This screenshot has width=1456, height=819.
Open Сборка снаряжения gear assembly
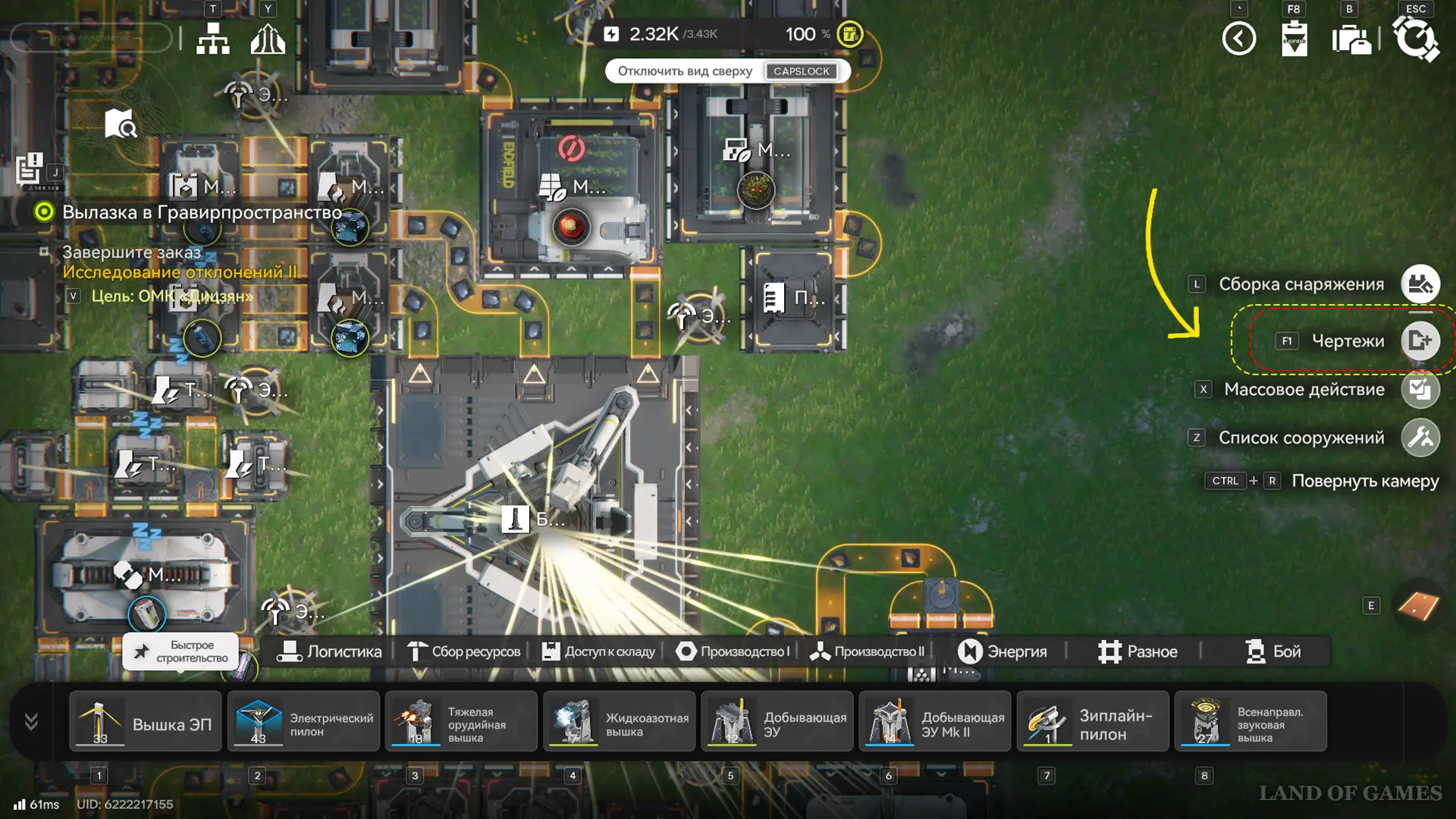1420,284
